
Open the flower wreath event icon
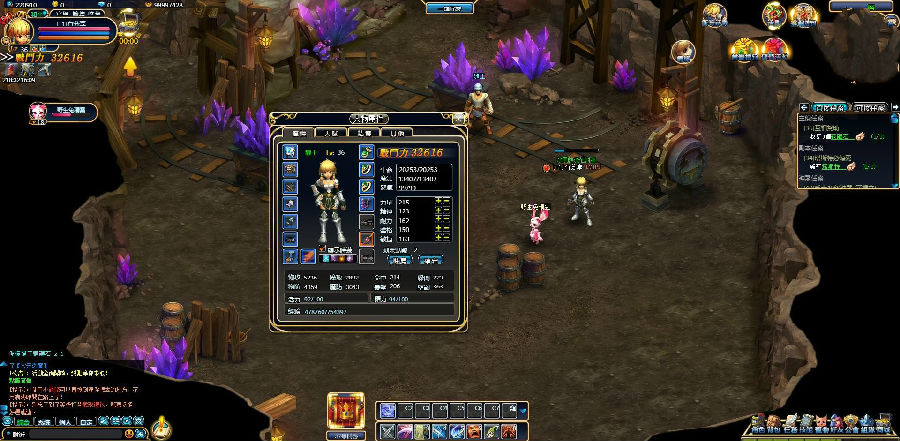[x=773, y=14]
